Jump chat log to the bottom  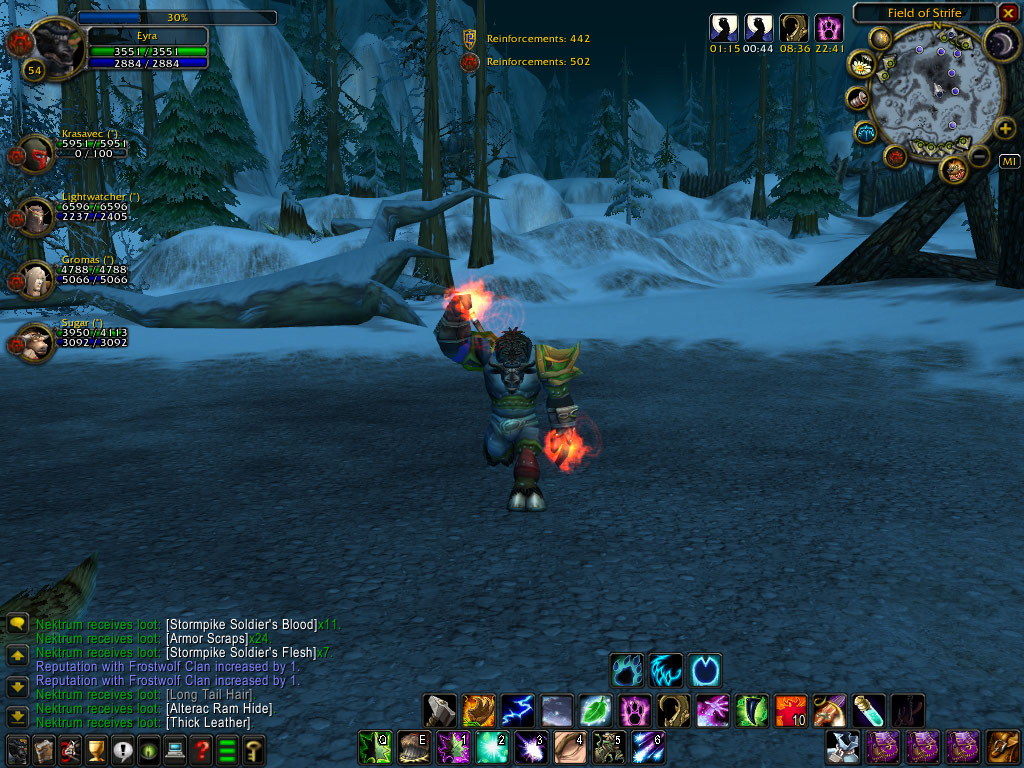(17, 717)
